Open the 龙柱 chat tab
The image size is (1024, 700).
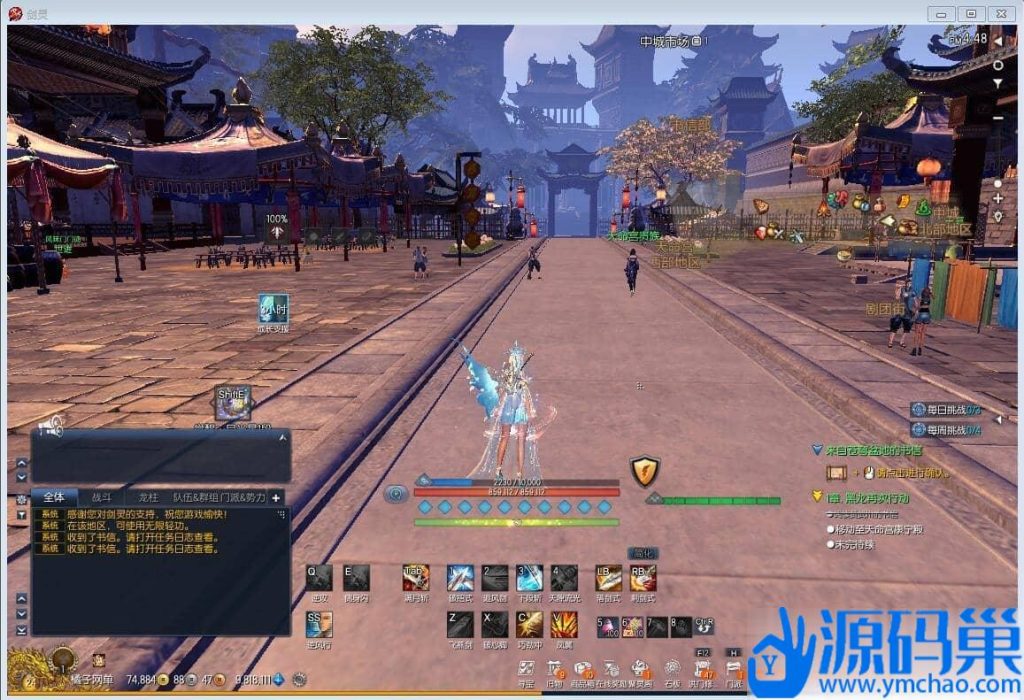click(148, 497)
